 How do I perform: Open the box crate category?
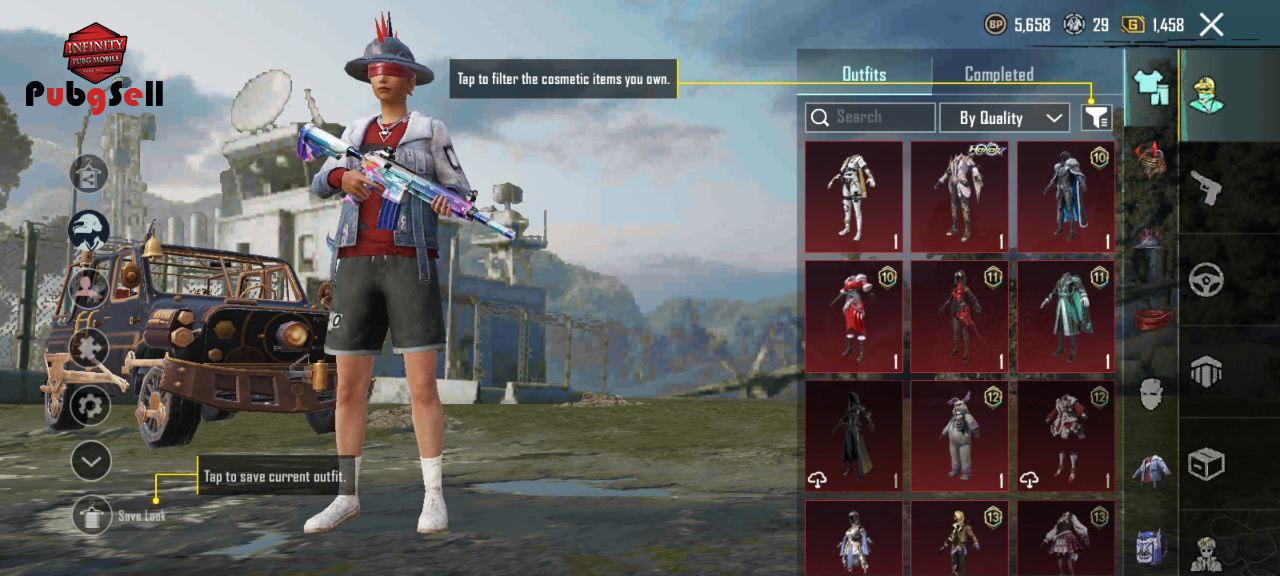point(1206,463)
